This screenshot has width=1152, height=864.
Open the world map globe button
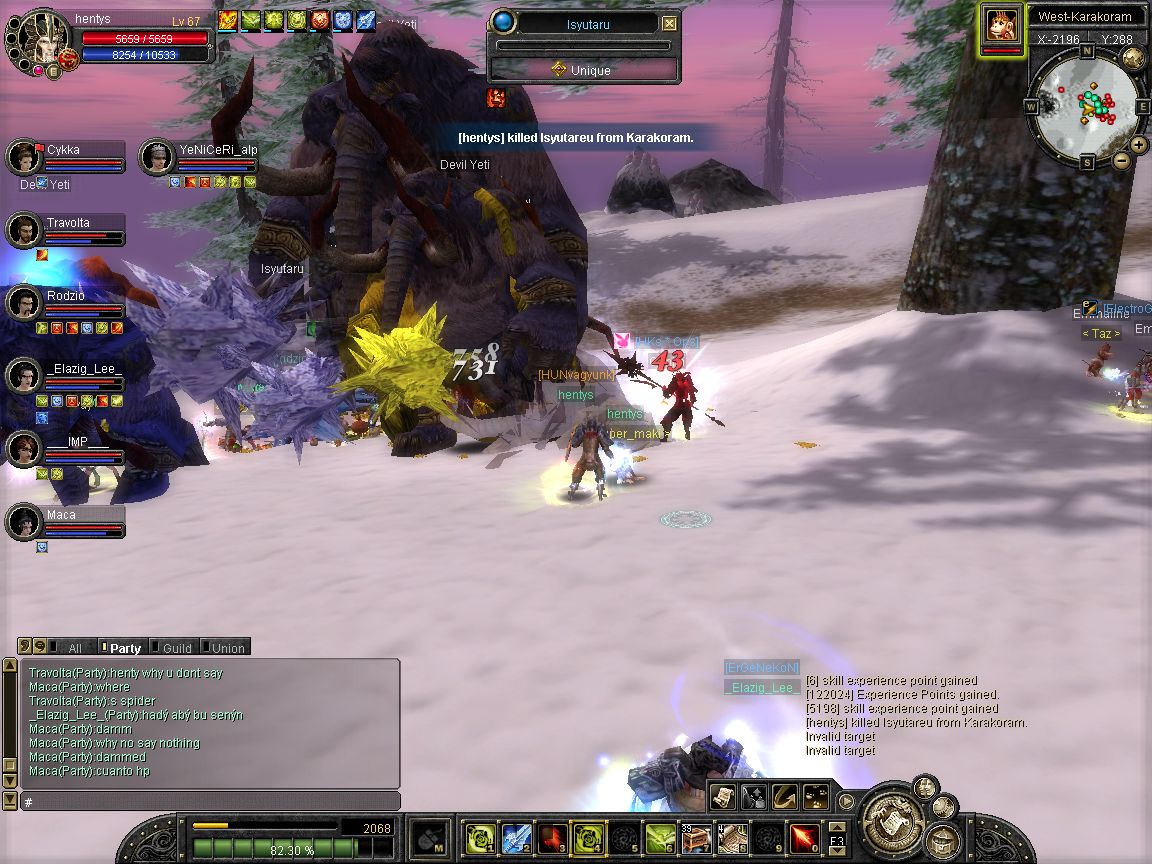(1134, 58)
